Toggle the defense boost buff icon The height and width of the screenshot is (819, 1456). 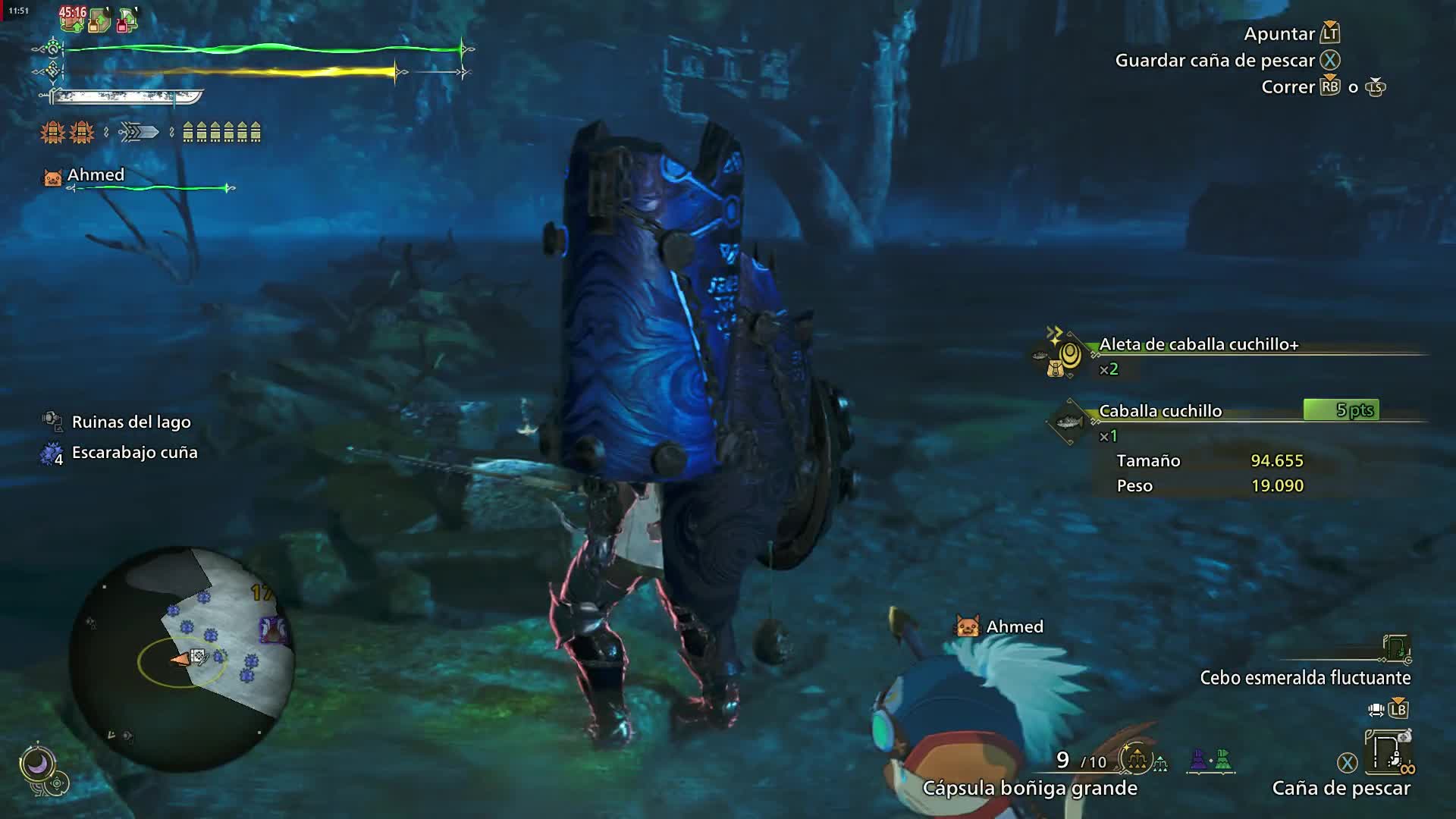99,20
